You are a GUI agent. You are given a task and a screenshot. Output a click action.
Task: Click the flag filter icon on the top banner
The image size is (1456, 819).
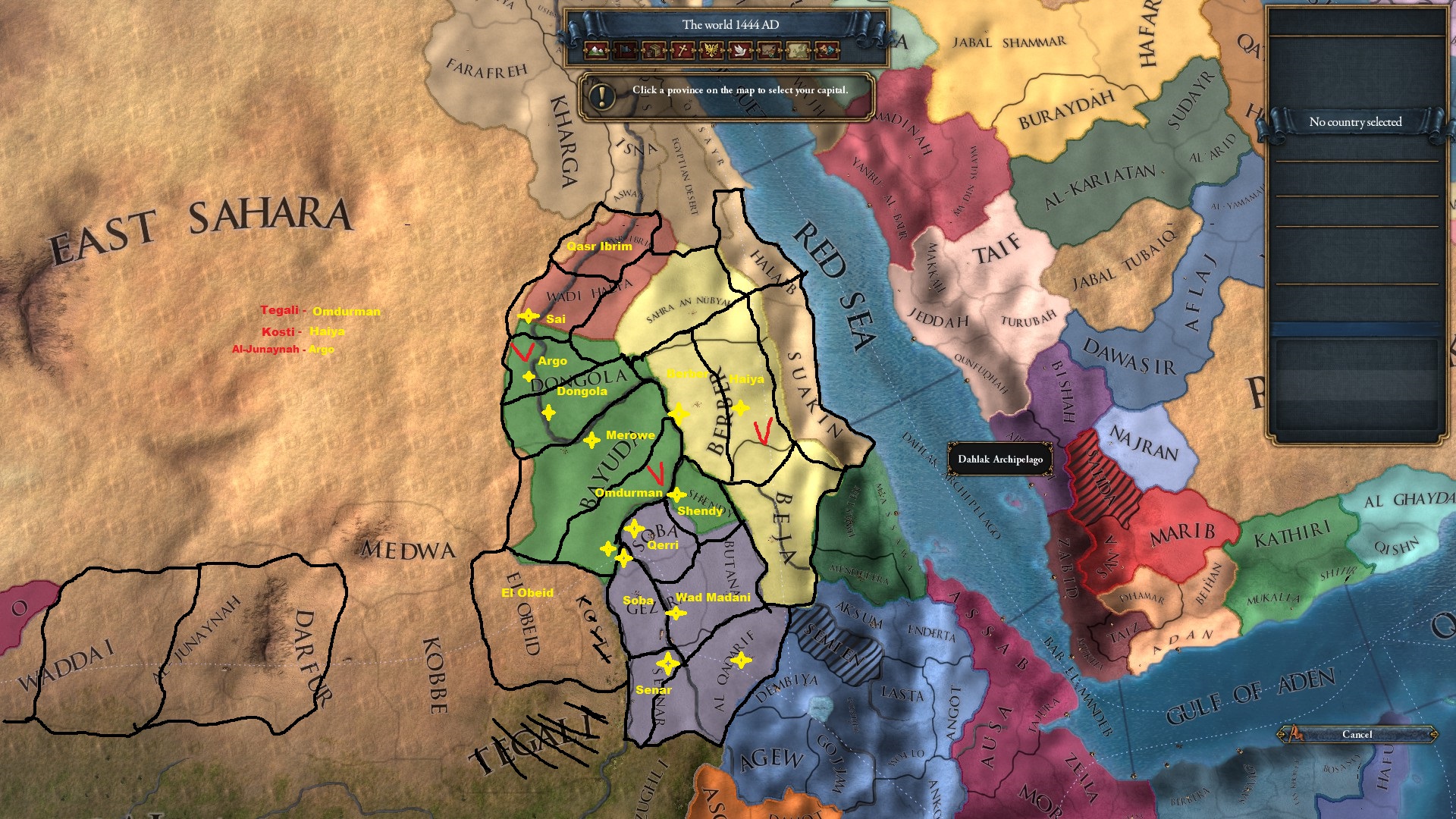(624, 51)
